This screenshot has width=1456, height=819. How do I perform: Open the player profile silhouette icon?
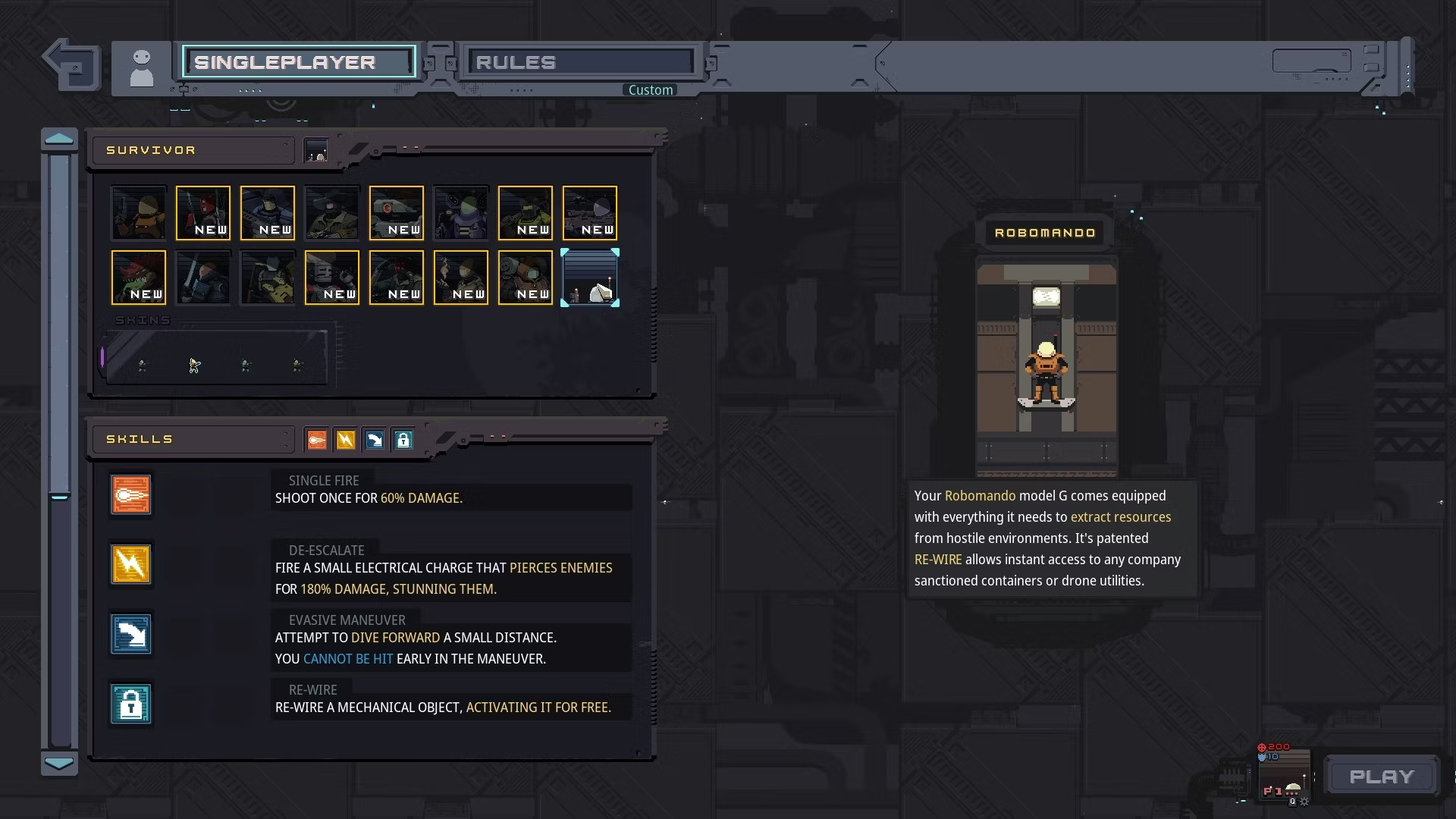pos(142,68)
